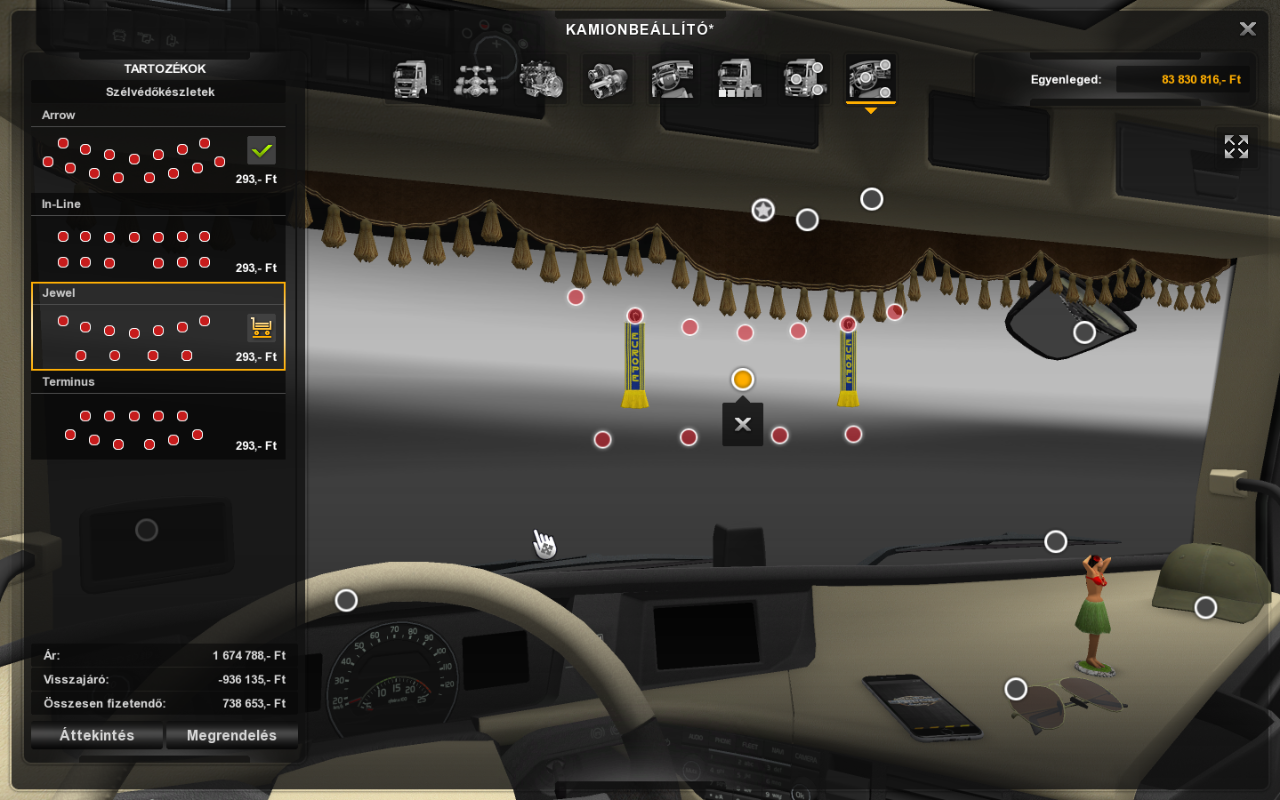This screenshot has width=1280, height=800.
Task: Confirm order with Megrendelés button
Action: pos(232,736)
